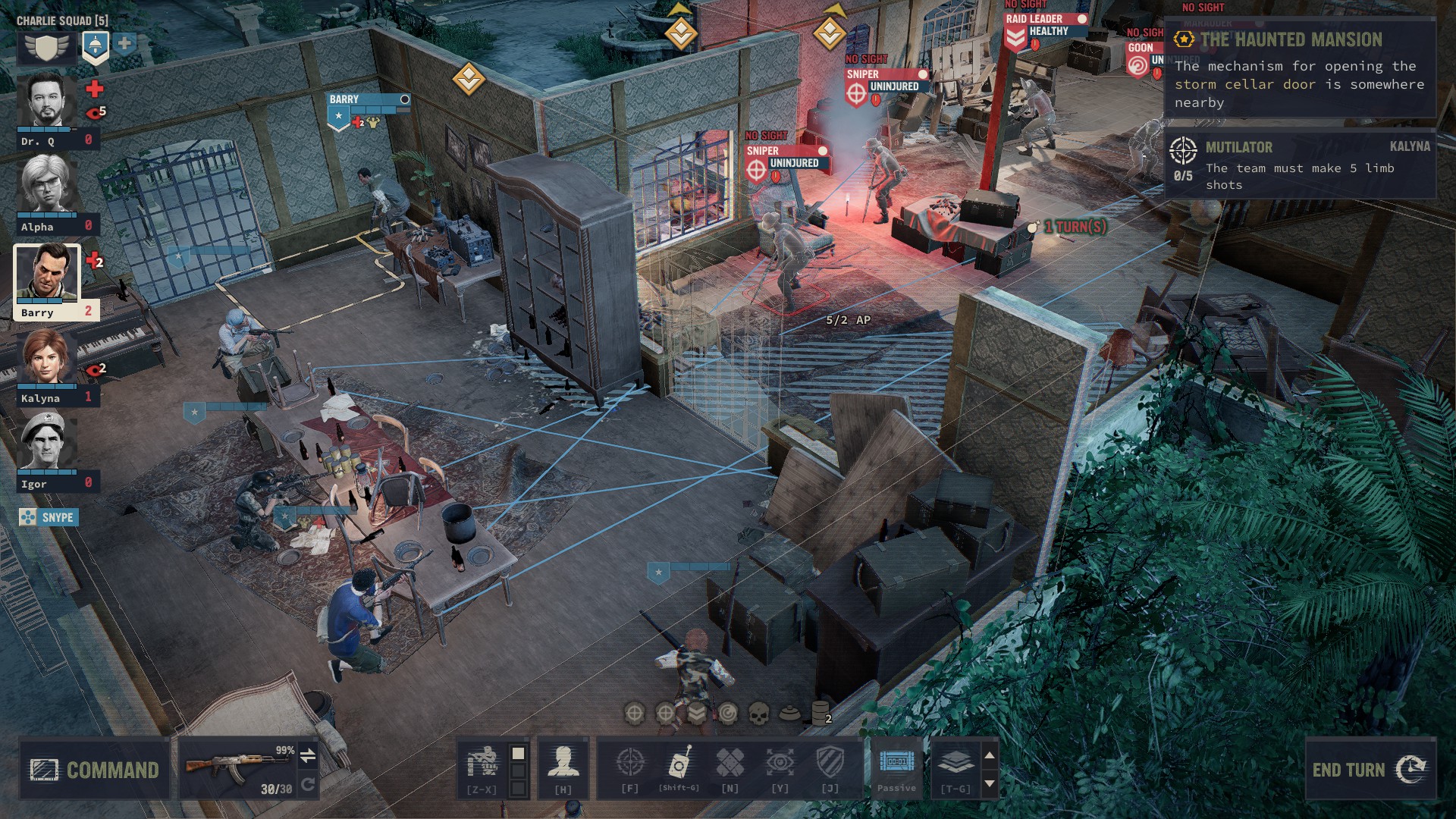The image size is (1456, 819).
Task: Use the walkie-talkie radio ability
Action: pyautogui.click(x=679, y=764)
